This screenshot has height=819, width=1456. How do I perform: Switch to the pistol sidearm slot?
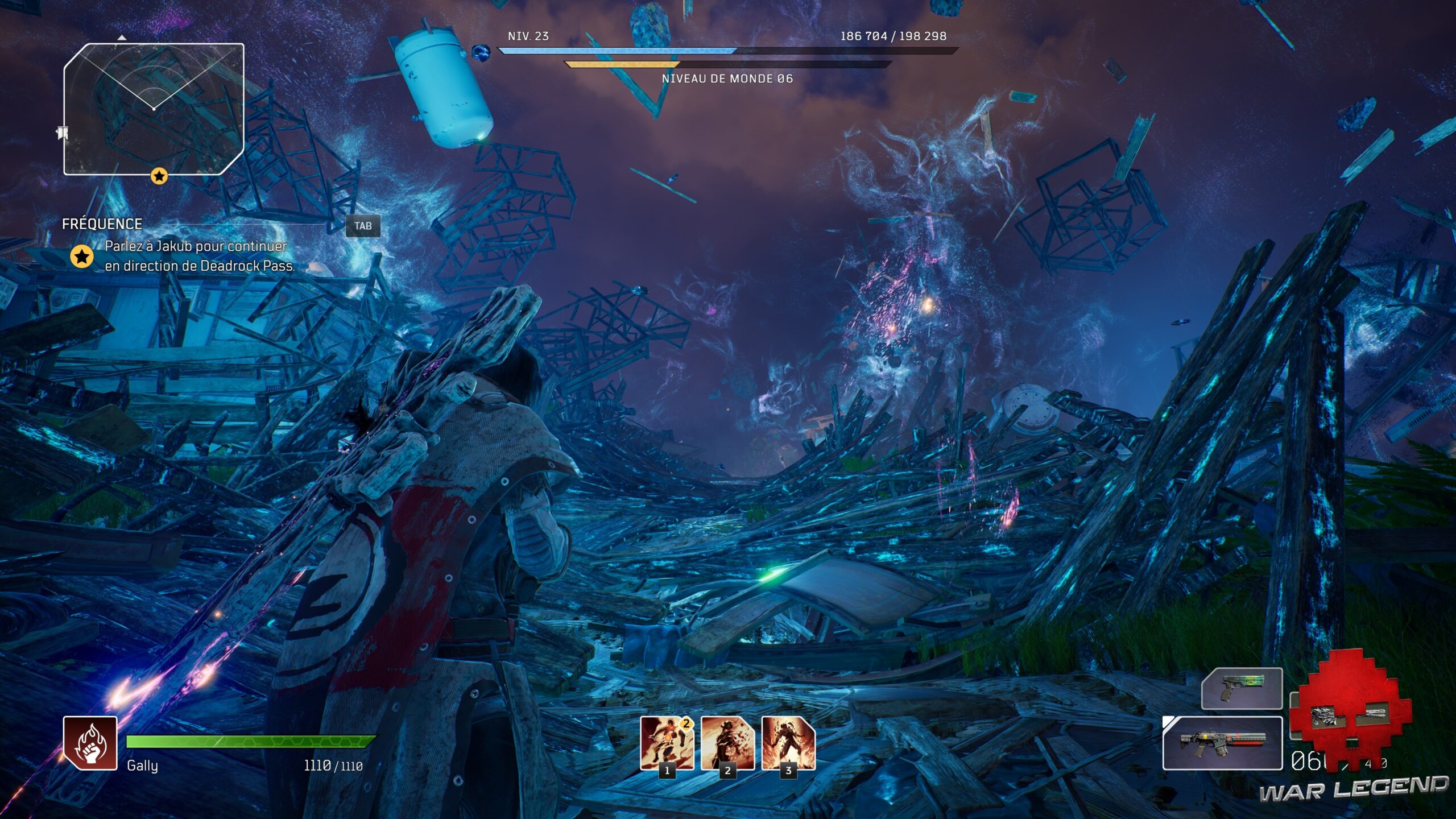click(x=1242, y=688)
